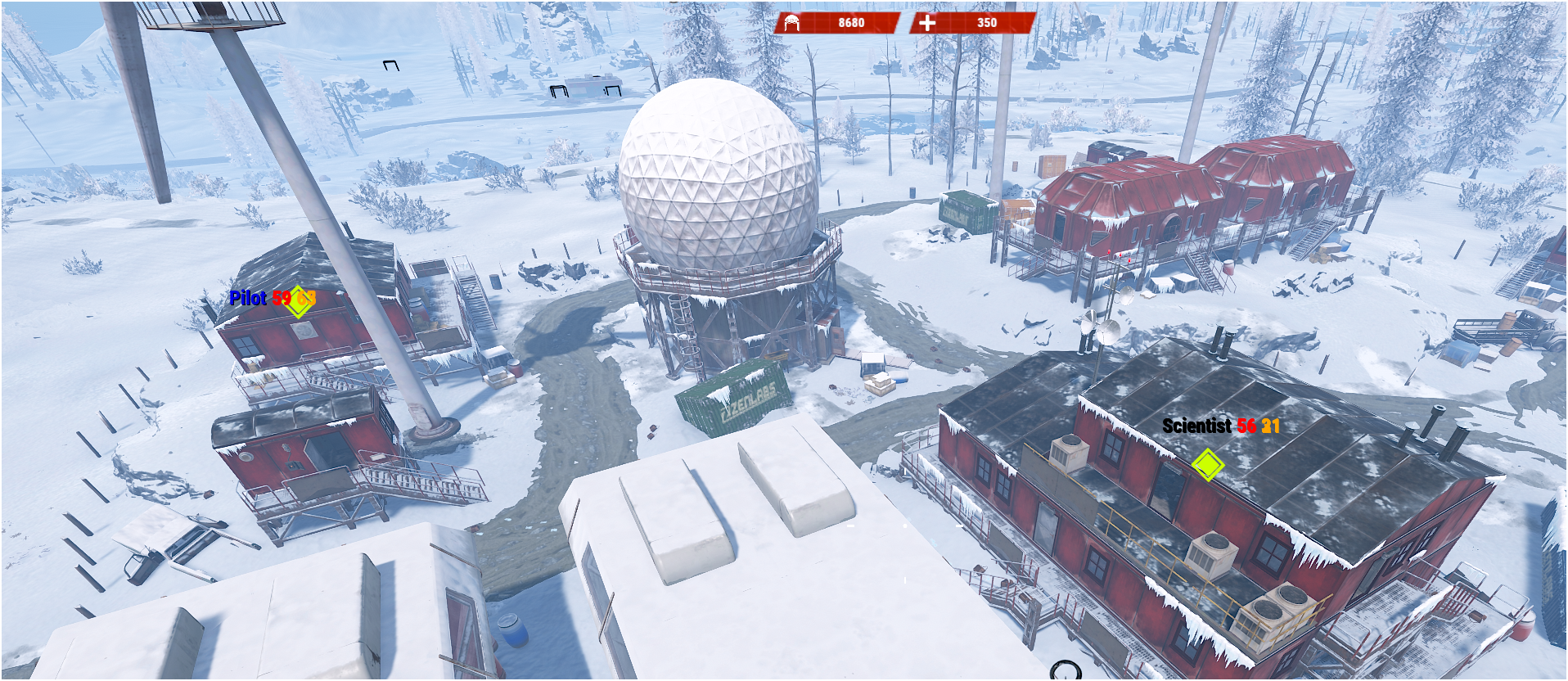This screenshot has width=1568, height=681.
Task: Select the Pilot diamond marker
Action: [299, 301]
